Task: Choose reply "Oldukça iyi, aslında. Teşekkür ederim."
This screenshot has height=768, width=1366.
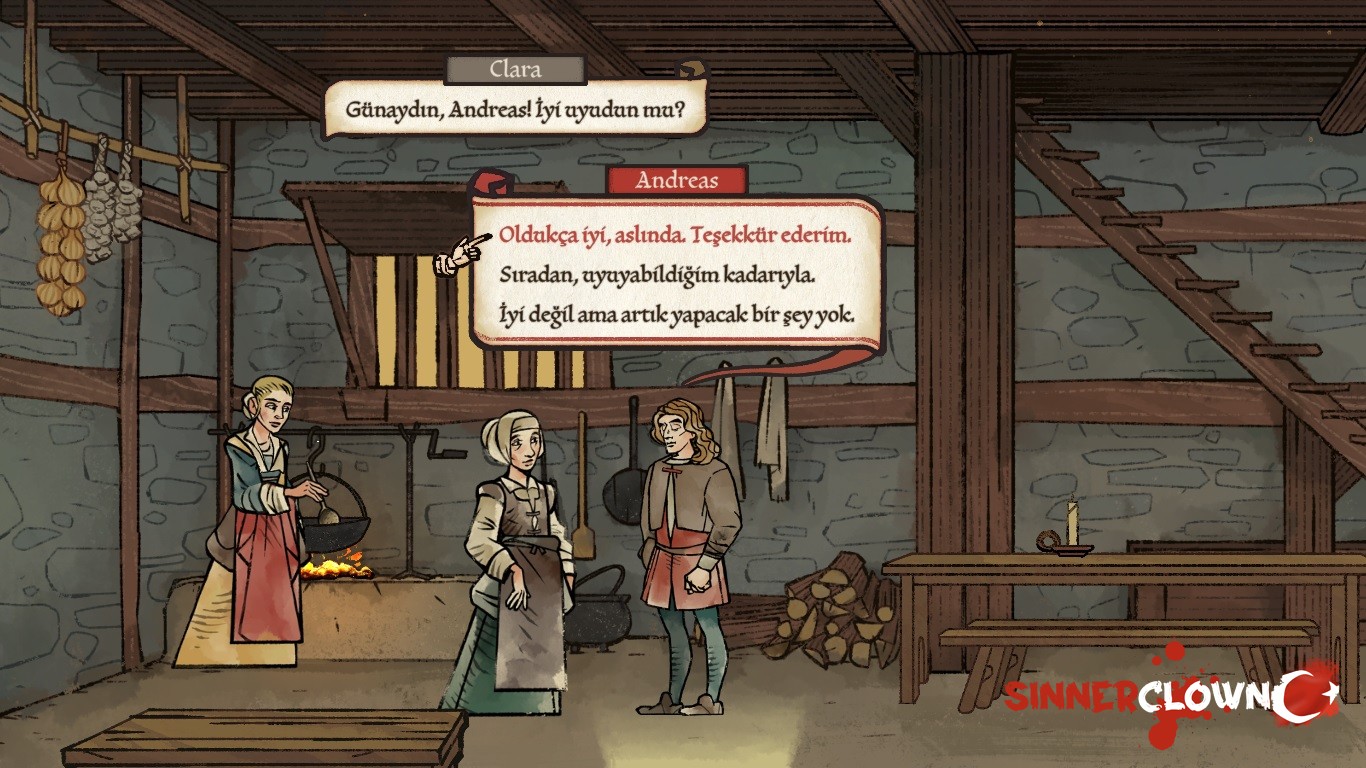Action: tap(675, 237)
